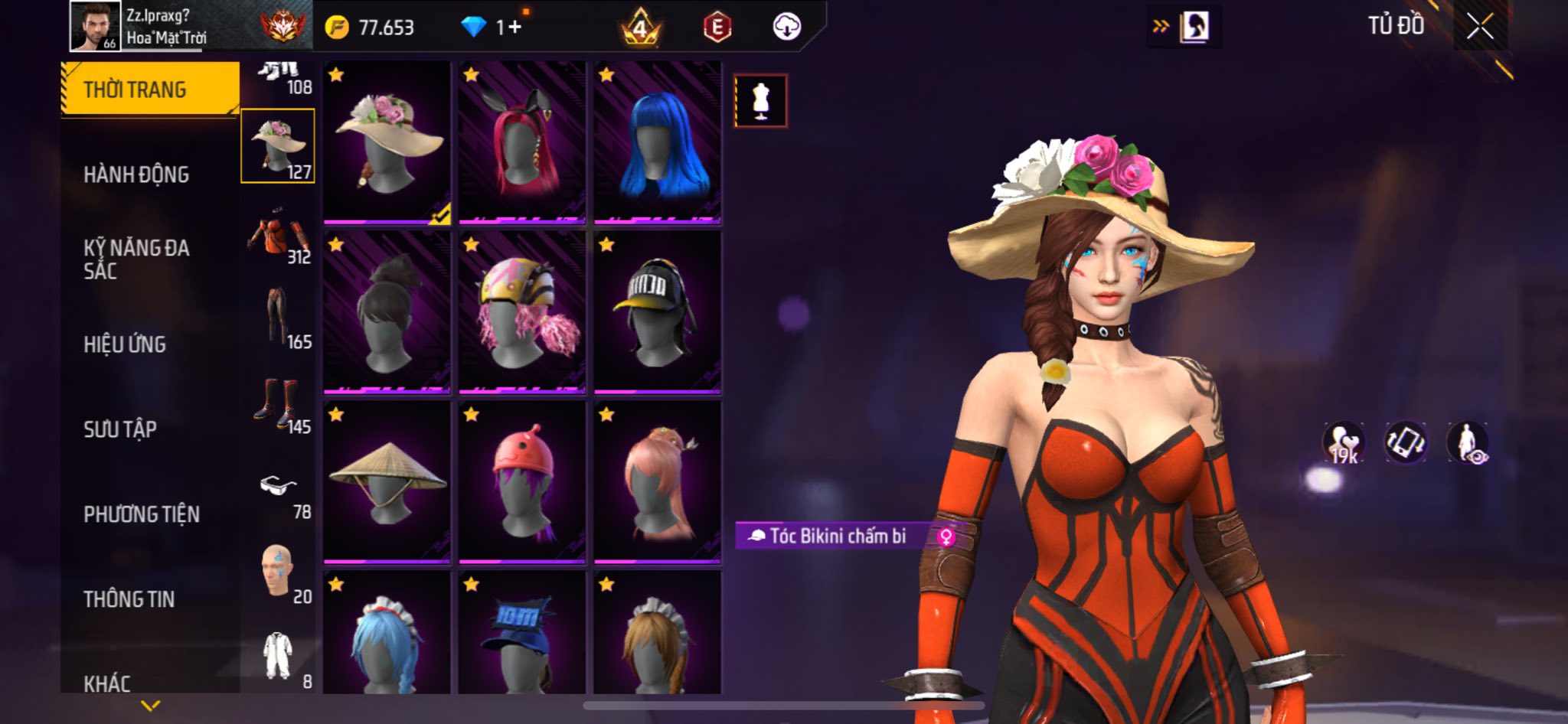Viewport: 1568px width, 724px height.
Task: Open the THÔNG TIN tab
Action: [x=129, y=599]
